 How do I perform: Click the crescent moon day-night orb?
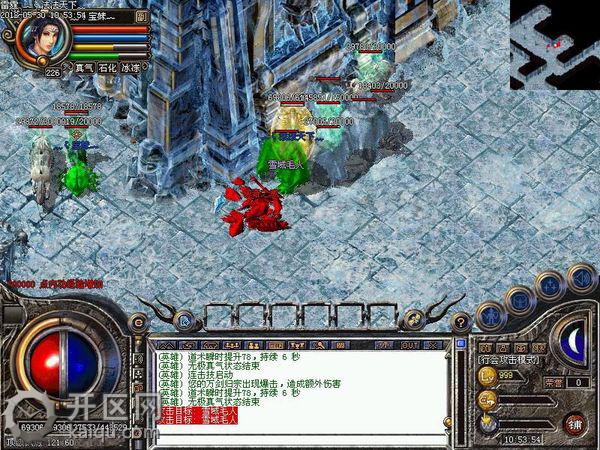[573, 340]
